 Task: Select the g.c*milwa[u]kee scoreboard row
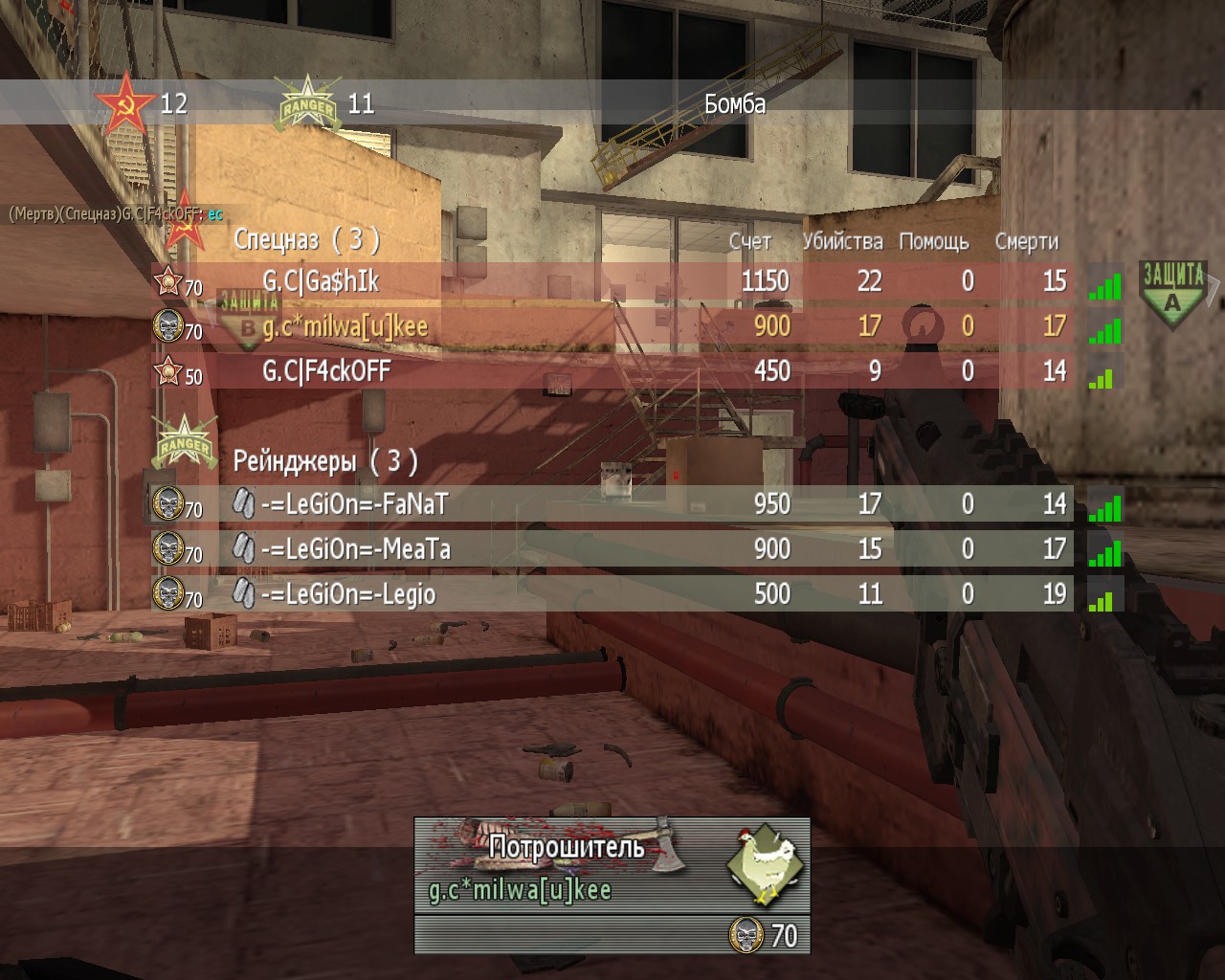(x=612, y=326)
